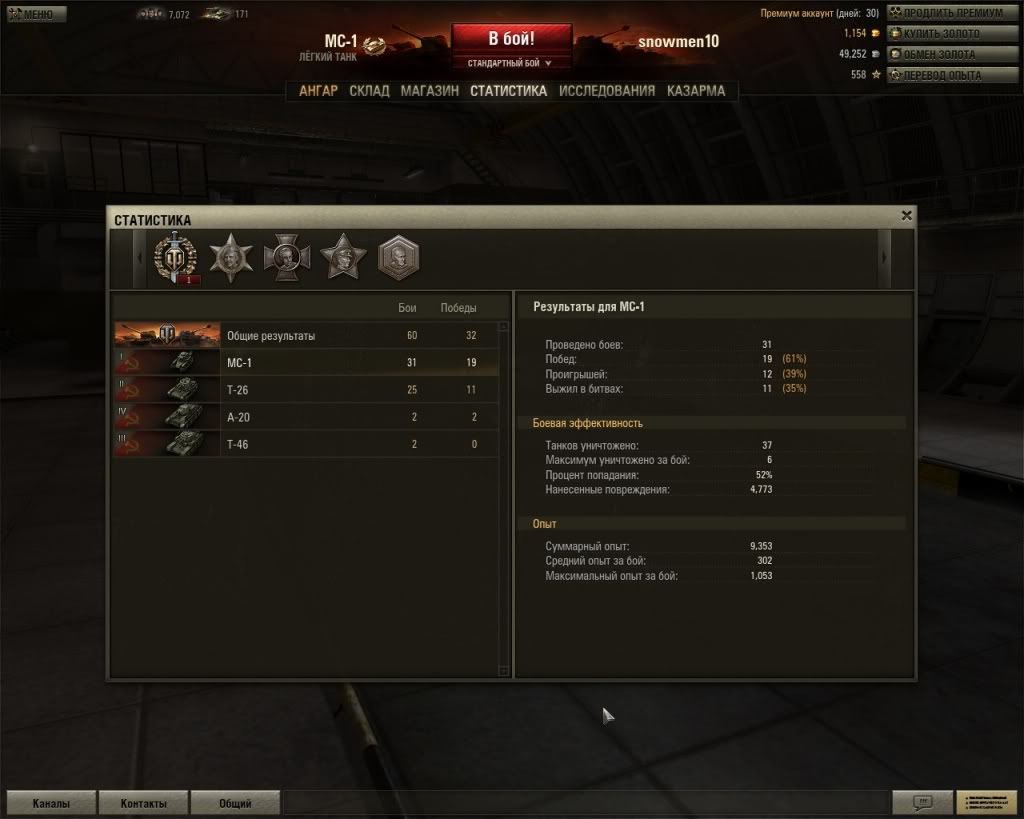Select Общие результаты row
This screenshot has width=1024, height=819.
[x=305, y=336]
